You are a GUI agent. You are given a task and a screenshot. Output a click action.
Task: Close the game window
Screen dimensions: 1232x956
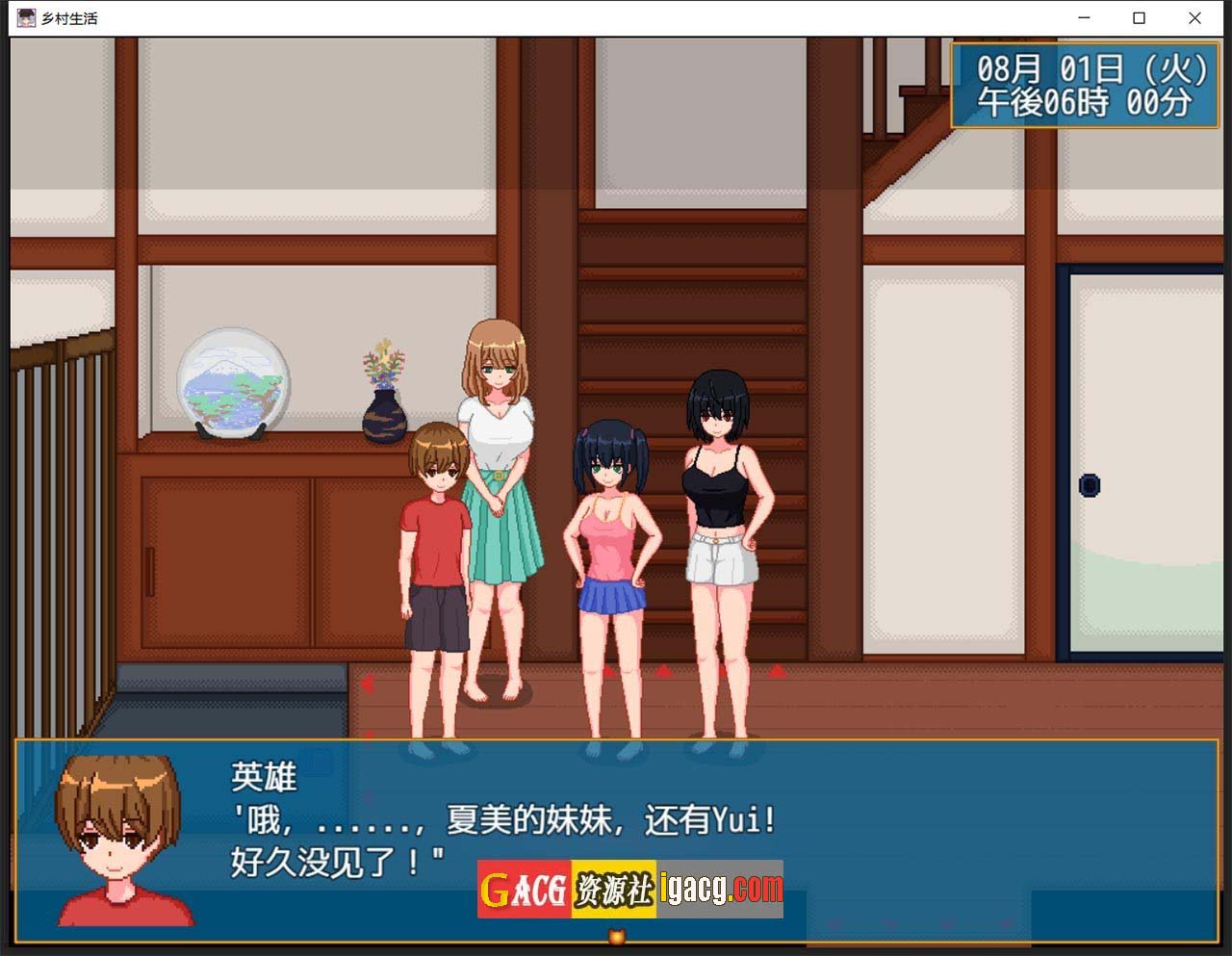[x=1194, y=18]
